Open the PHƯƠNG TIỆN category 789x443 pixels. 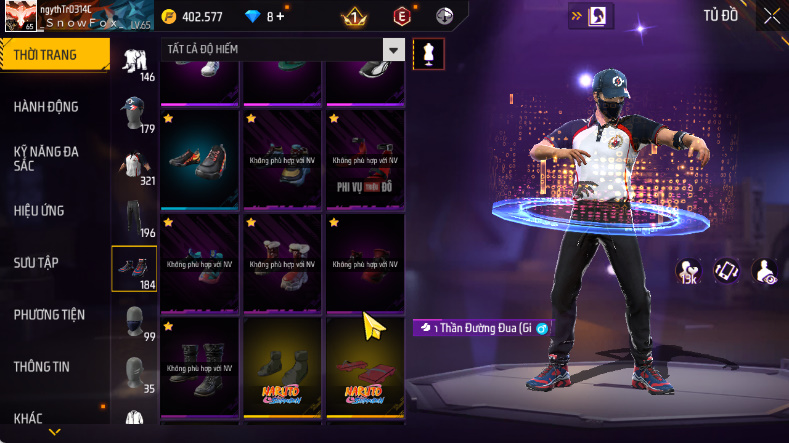tap(49, 315)
